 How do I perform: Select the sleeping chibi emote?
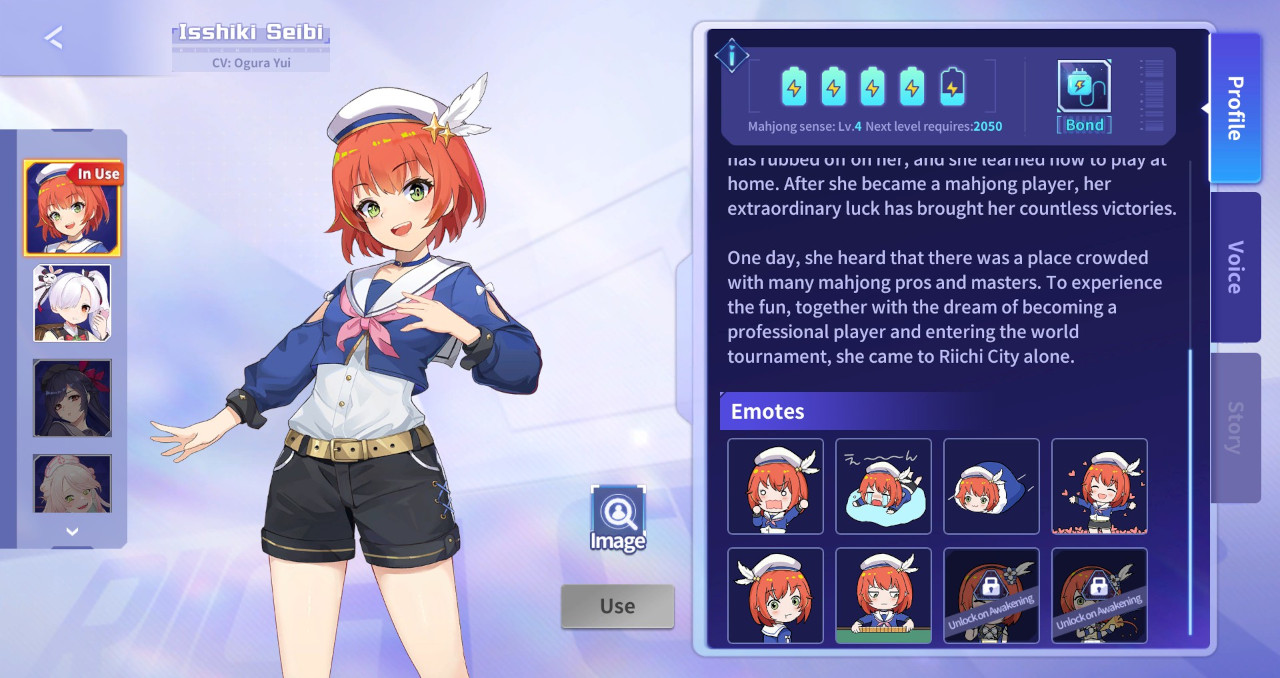tap(883, 486)
